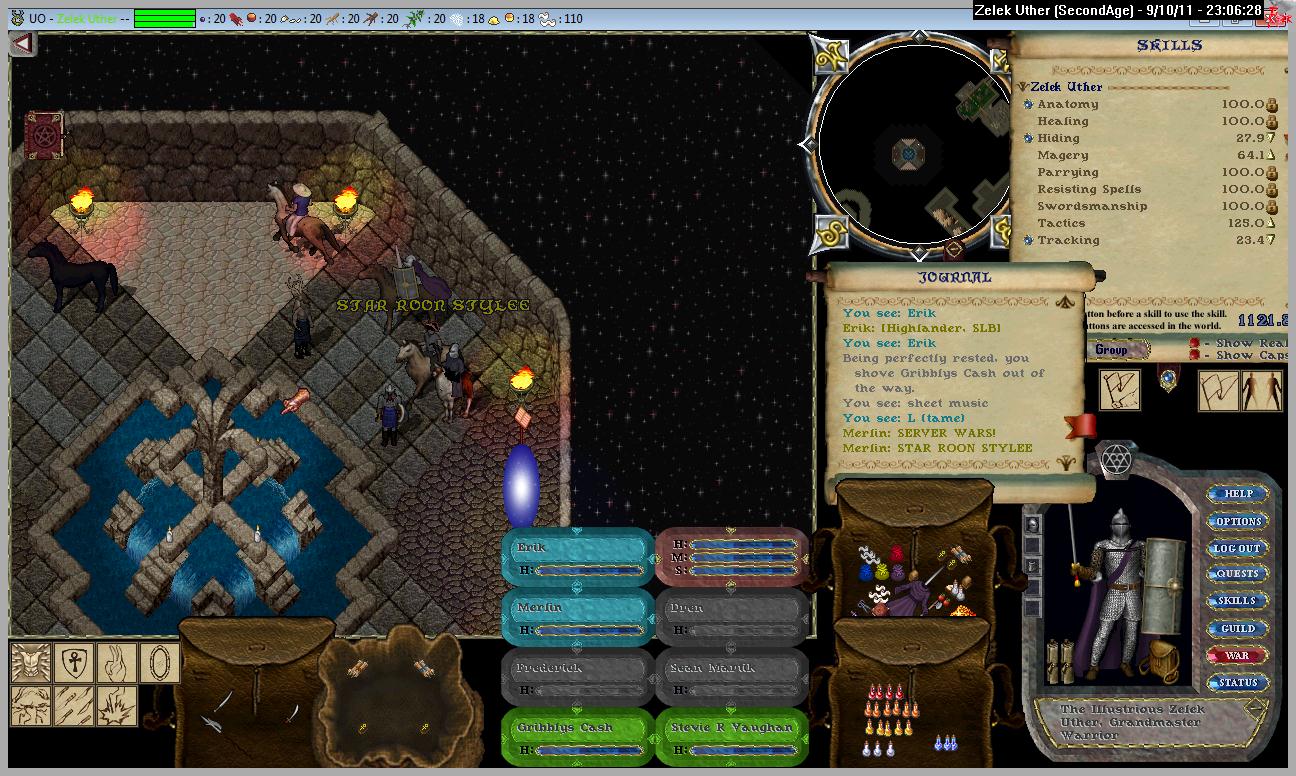Open the OPTIONS menu
The width and height of the screenshot is (1296, 776).
1238,521
